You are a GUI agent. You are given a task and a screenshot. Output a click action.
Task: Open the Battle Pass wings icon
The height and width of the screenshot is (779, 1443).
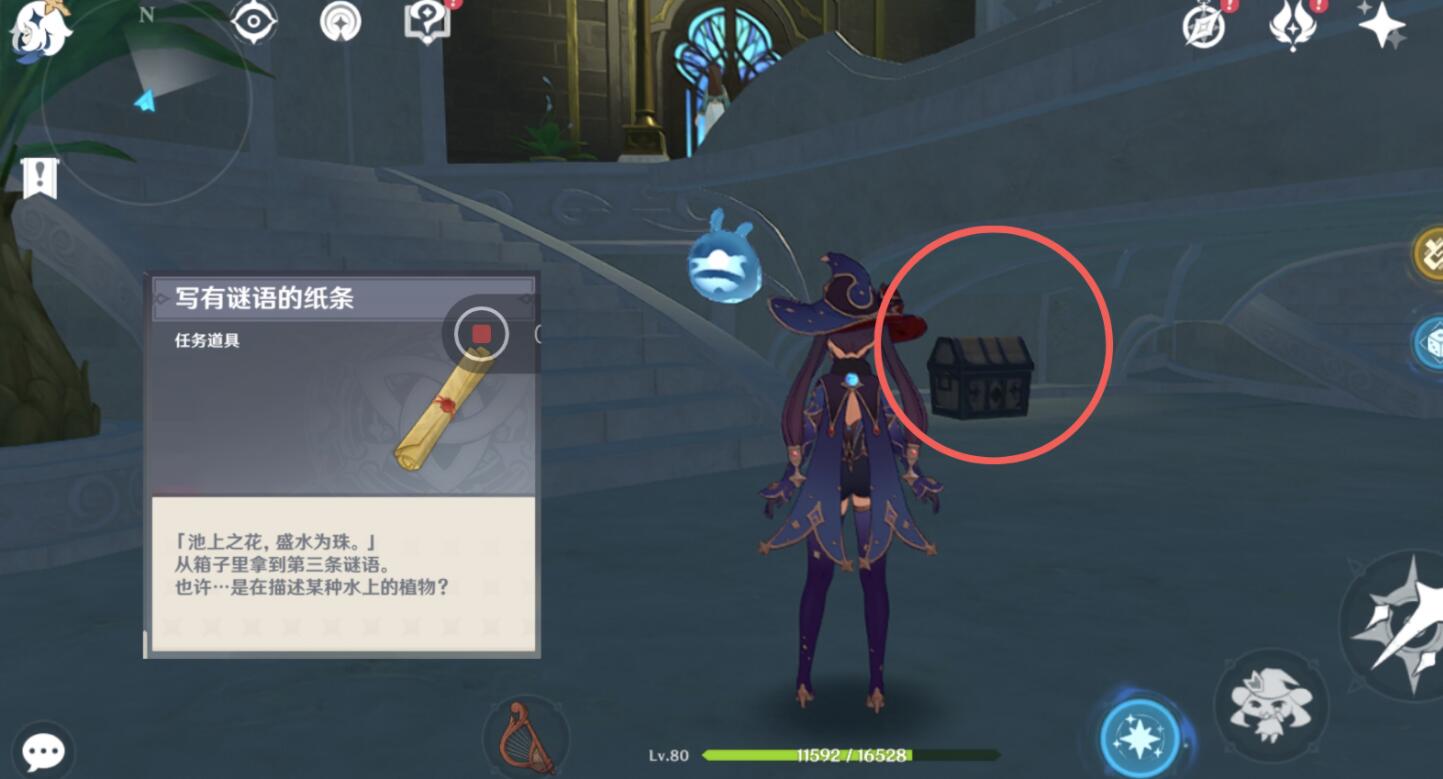coord(1295,25)
